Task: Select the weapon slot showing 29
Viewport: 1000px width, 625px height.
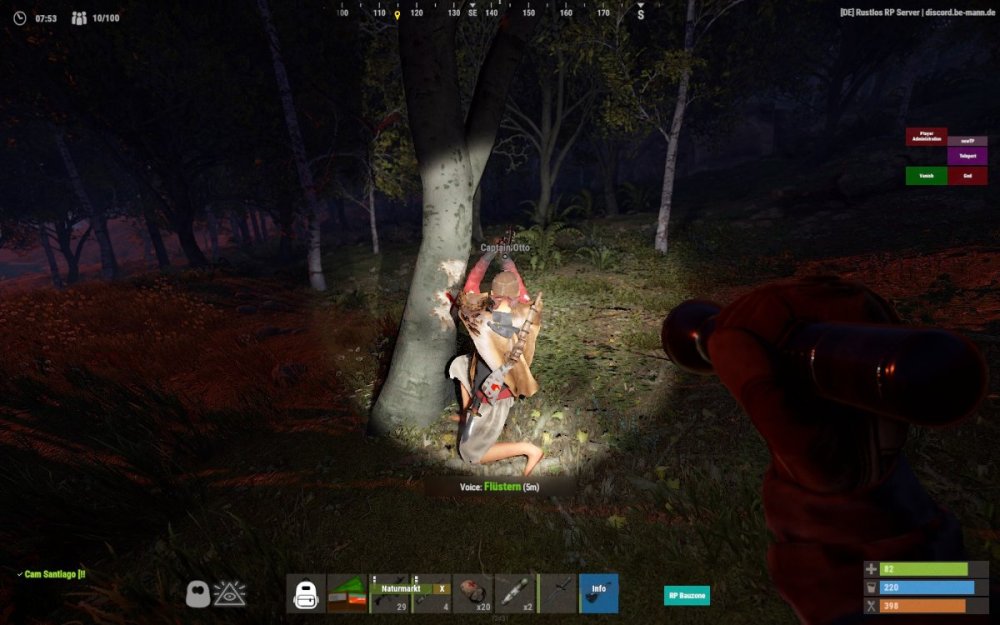Action: pos(389,601)
